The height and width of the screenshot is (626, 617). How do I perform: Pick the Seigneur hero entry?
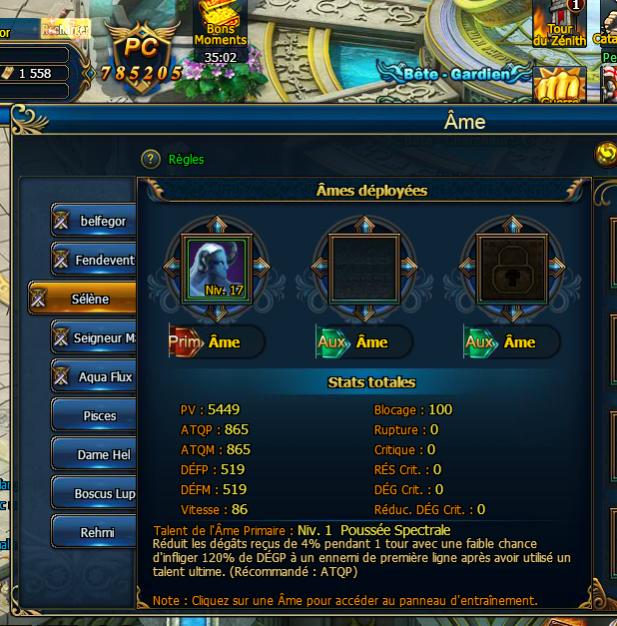[x=93, y=338]
